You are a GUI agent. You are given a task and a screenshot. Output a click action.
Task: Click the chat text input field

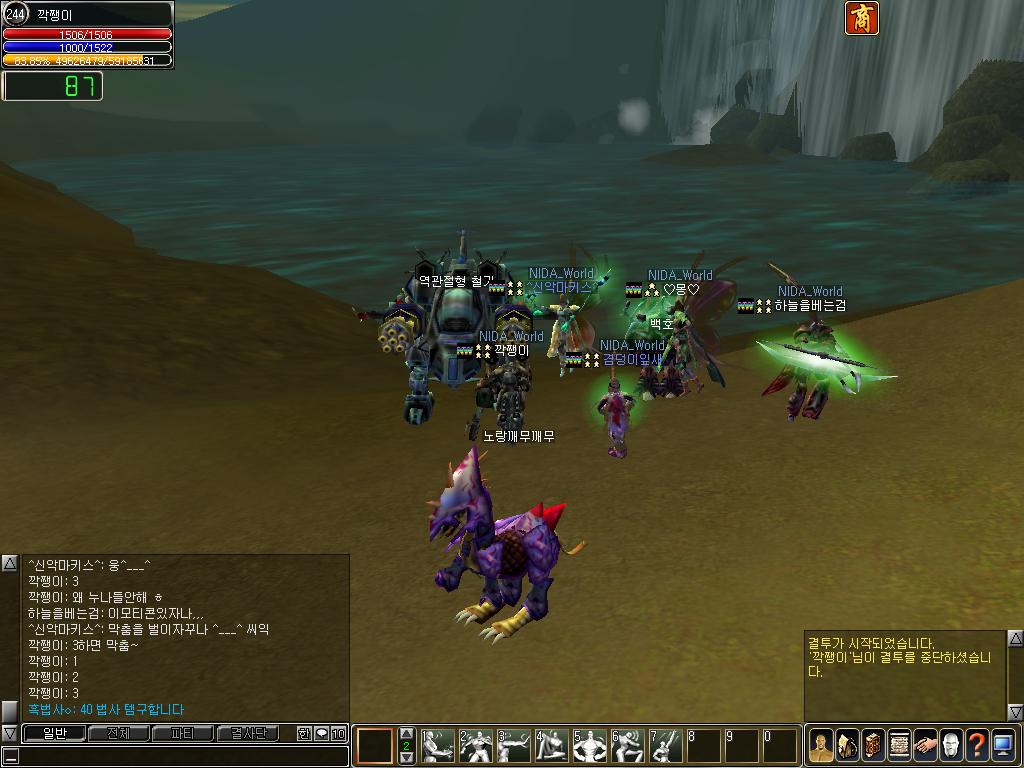[180, 756]
